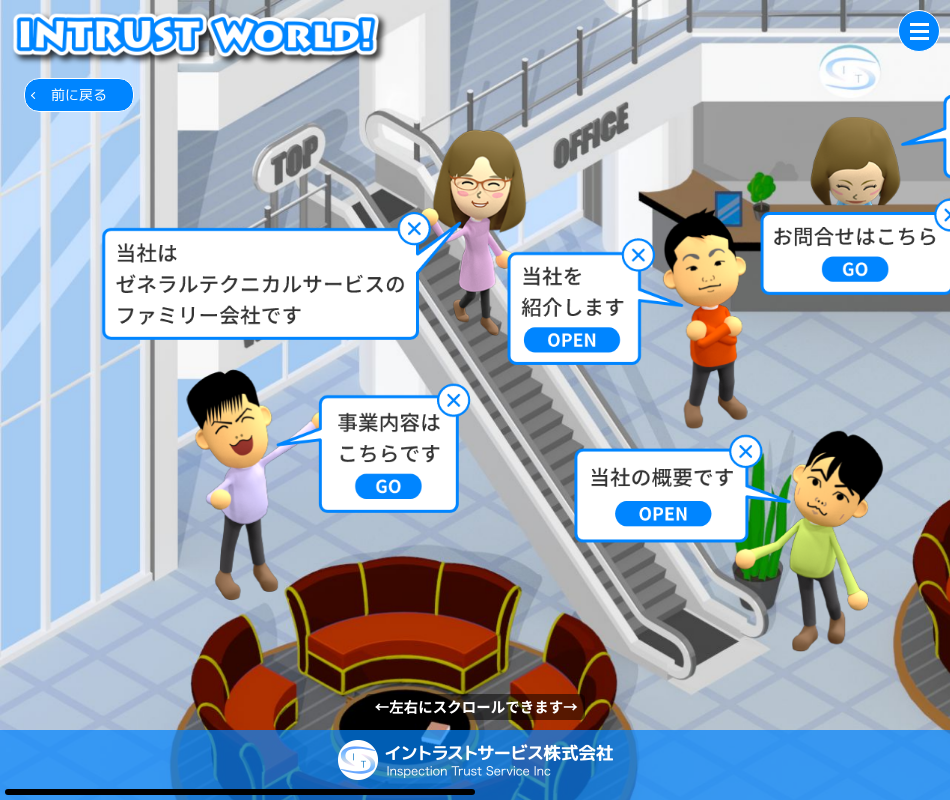950x800 pixels.
Task: Close the 事業内容はこちらです speech bubble
Action: (454, 401)
